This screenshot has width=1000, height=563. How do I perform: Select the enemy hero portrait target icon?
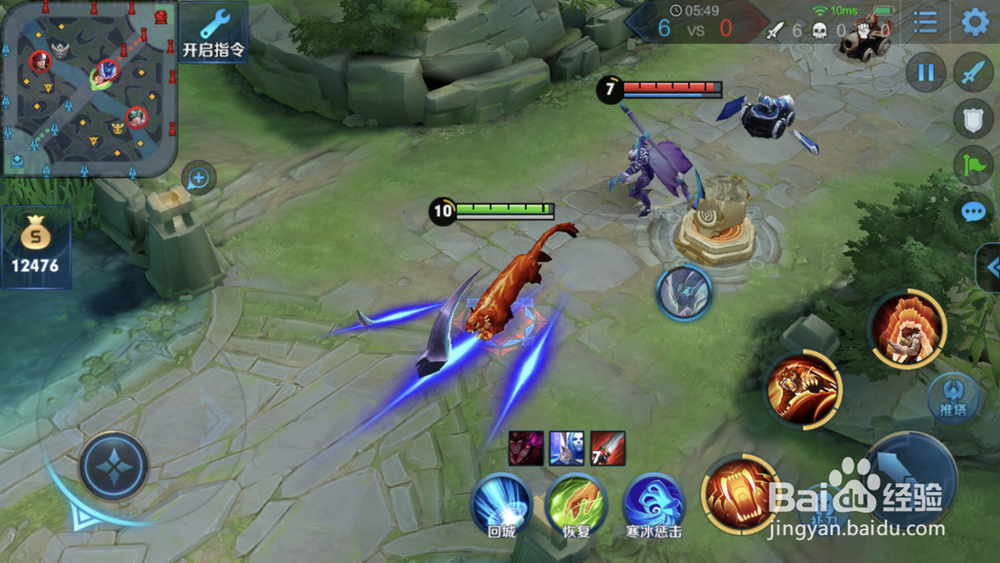coord(684,293)
